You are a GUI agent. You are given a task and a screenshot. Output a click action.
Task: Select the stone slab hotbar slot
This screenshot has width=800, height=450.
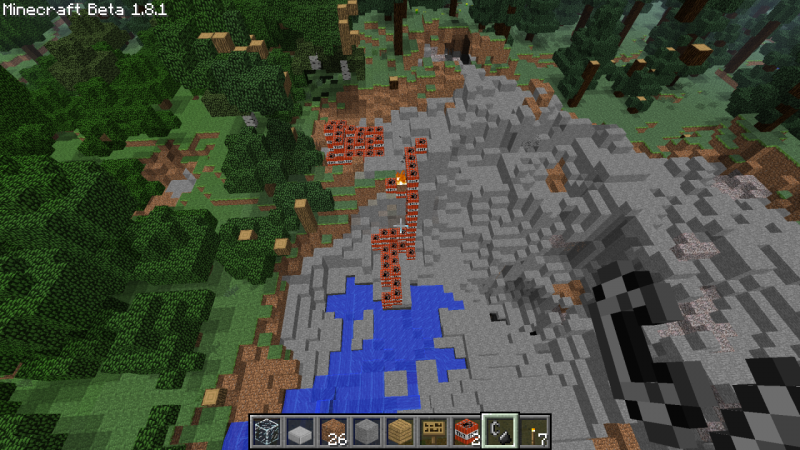click(299, 431)
